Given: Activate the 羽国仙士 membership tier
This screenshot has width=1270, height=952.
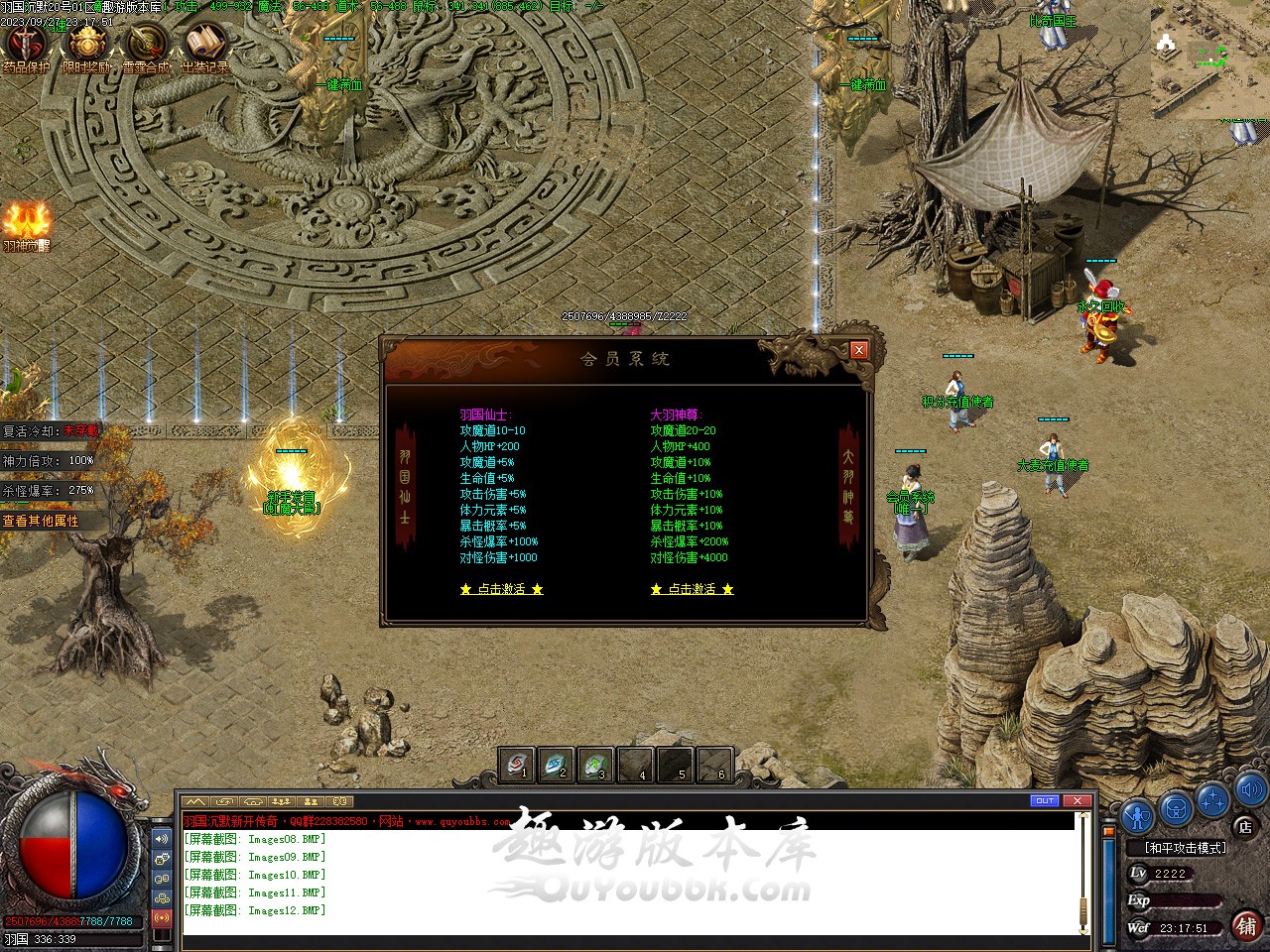Looking at the screenshot, I should point(501,589).
